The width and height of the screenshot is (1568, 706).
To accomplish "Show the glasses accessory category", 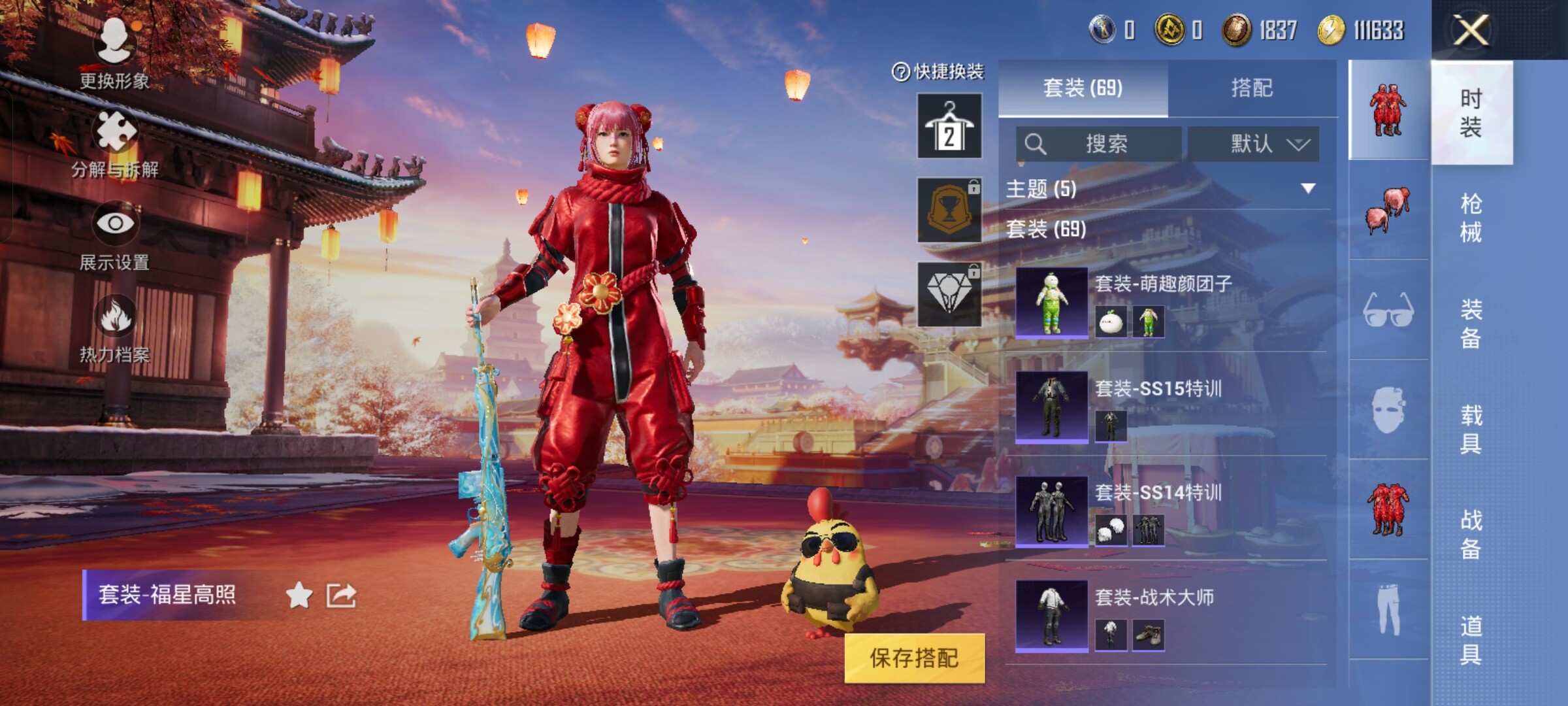I will (1388, 310).
